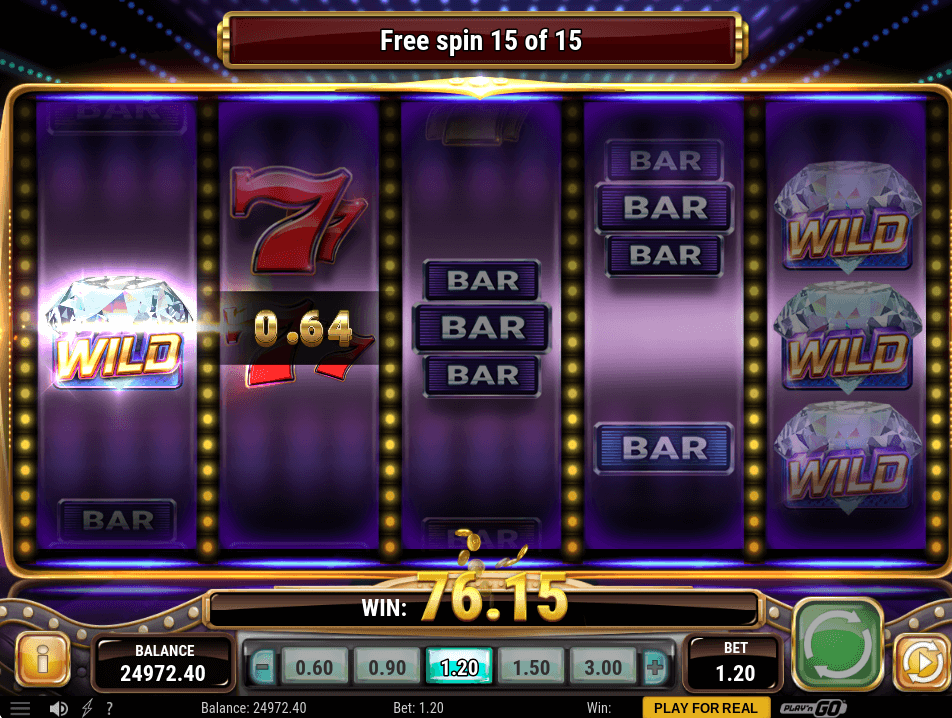Image resolution: width=952 pixels, height=718 pixels.
Task: Toggle the sound speaker icon
Action: click(x=59, y=708)
